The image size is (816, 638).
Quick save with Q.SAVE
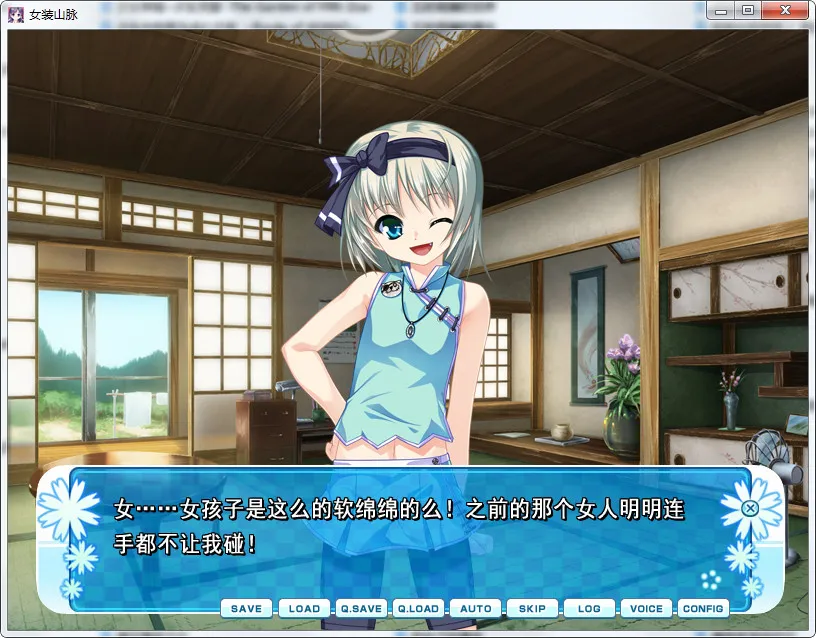[x=361, y=608]
